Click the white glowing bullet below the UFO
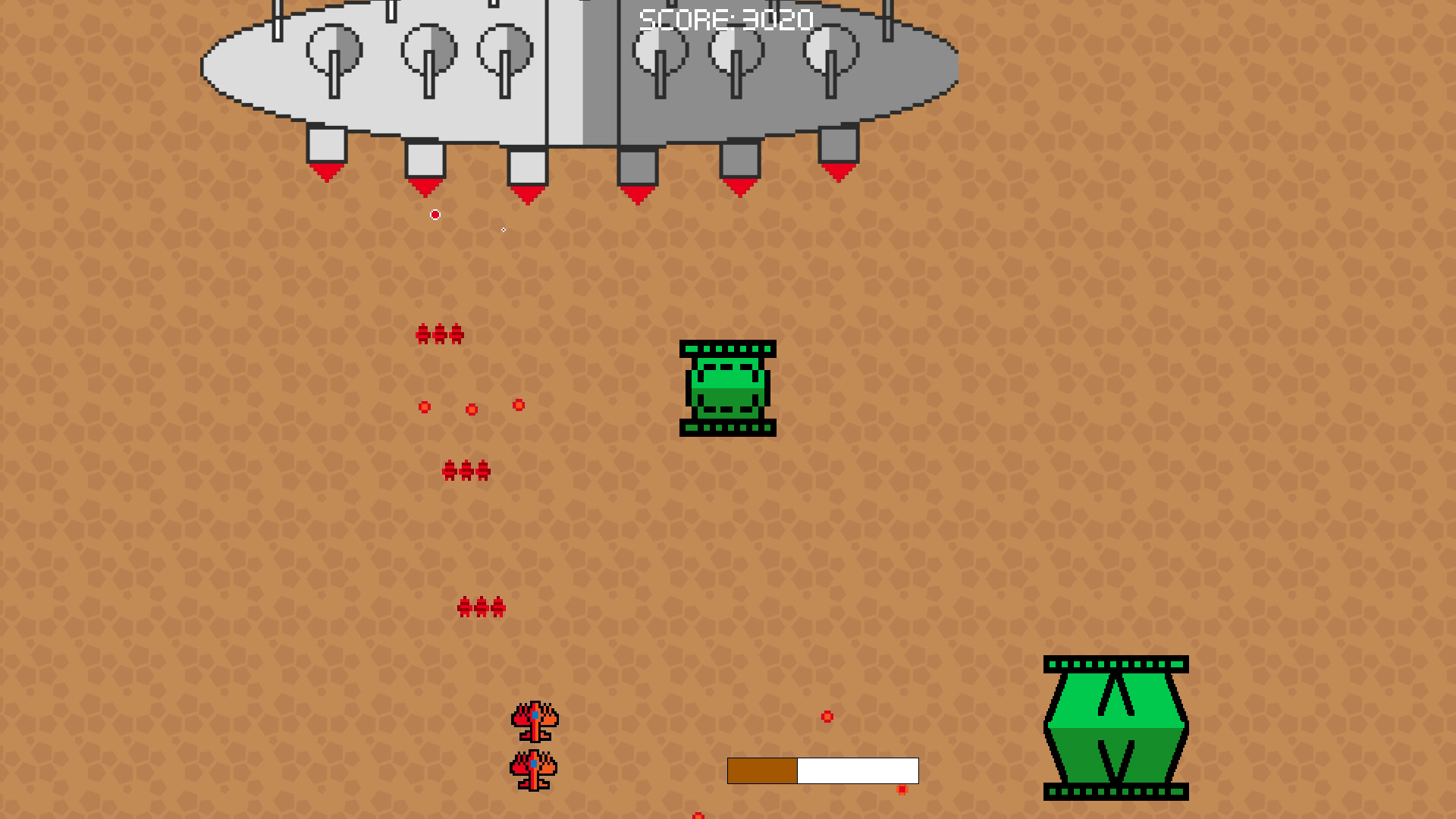The image size is (1456, 819). [435, 215]
